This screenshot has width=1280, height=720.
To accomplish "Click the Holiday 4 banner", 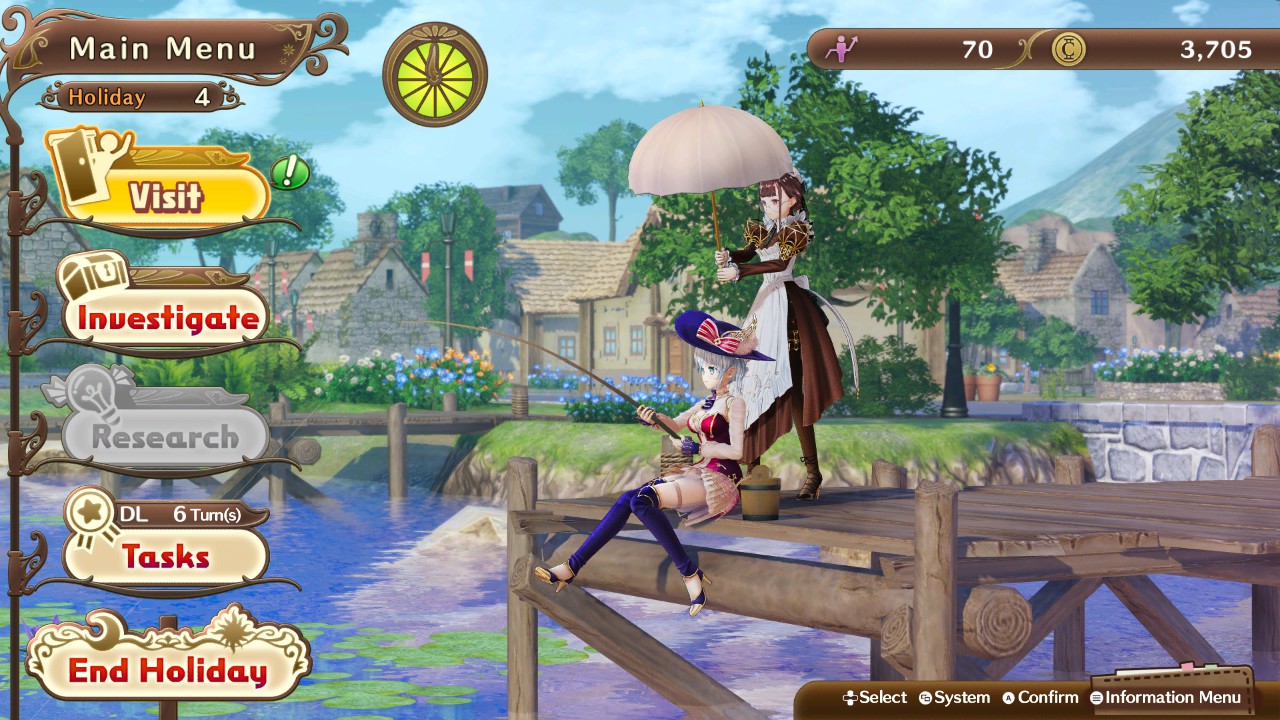I will coord(140,97).
